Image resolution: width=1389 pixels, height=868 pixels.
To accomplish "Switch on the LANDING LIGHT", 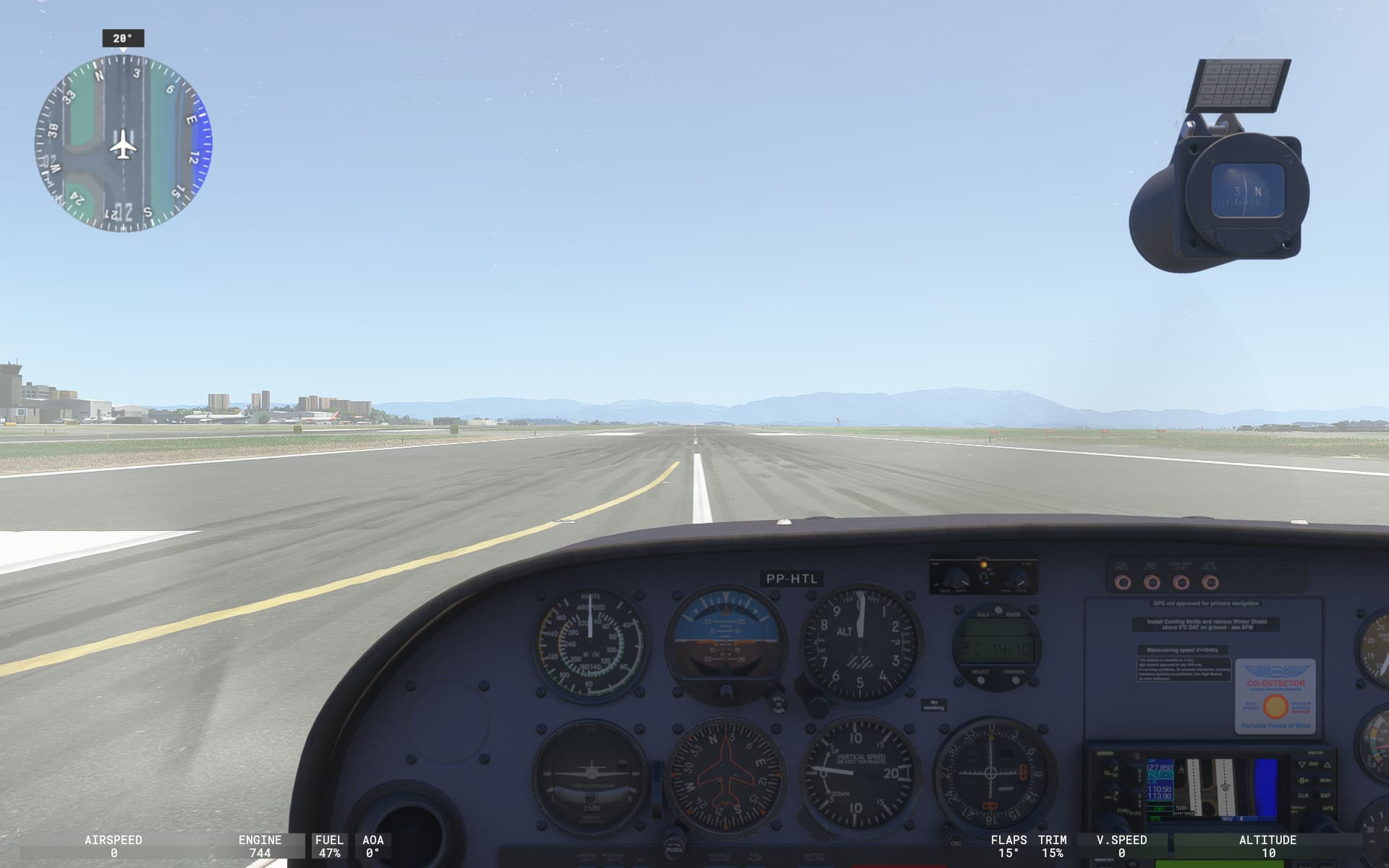I will pyautogui.click(x=586, y=865).
